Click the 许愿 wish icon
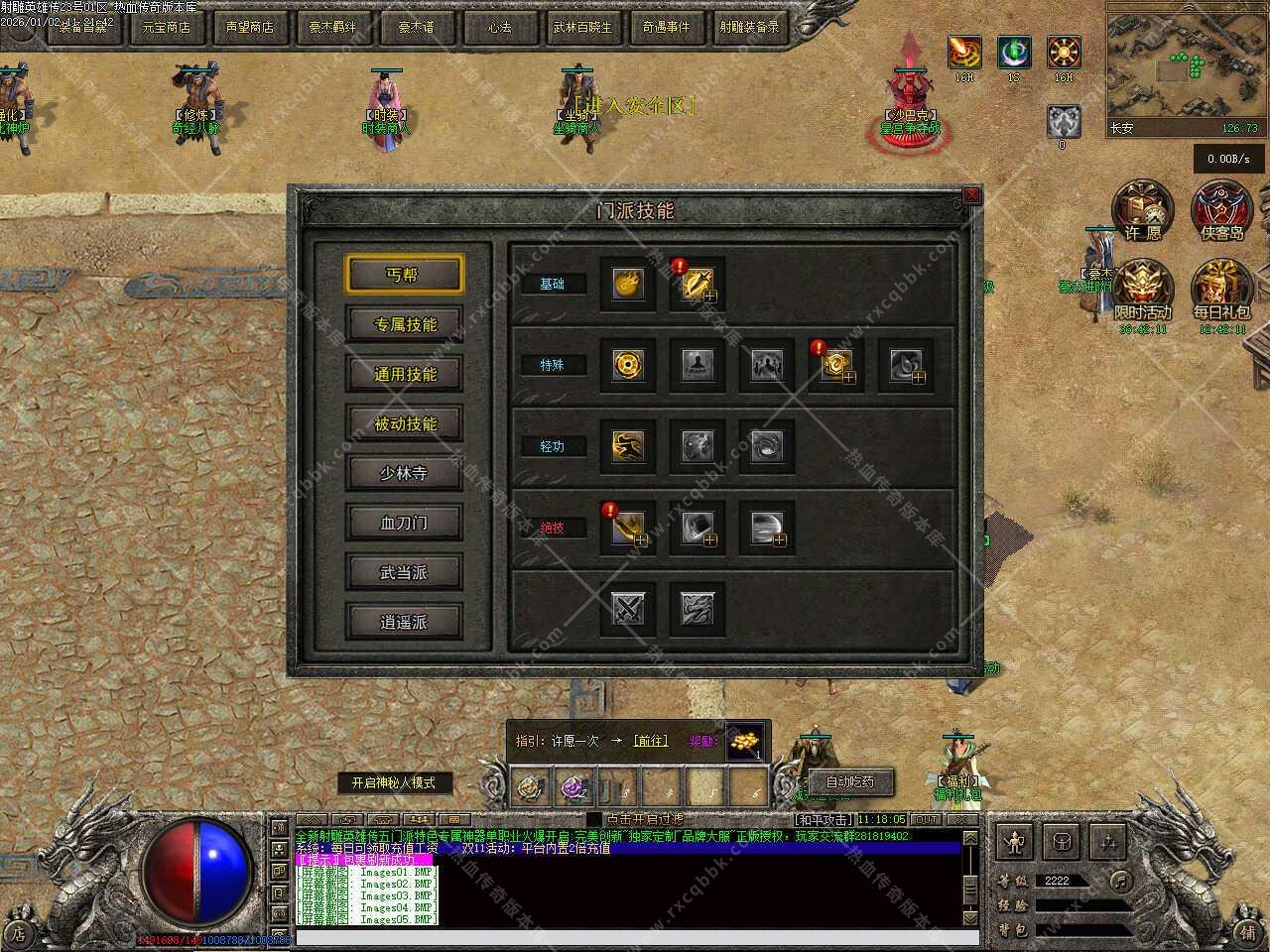 point(1143,210)
